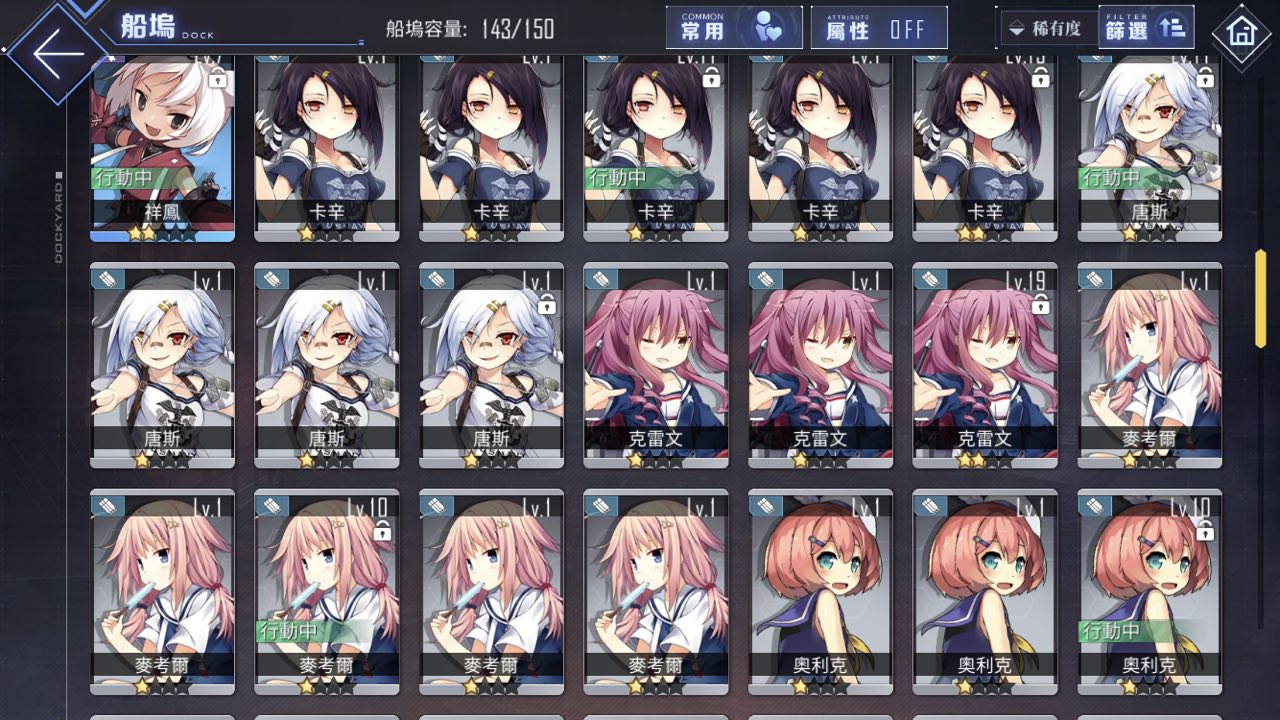This screenshot has width=1280, height=720.
Task: Select the 祥鳳 ship card
Action: click(162, 148)
